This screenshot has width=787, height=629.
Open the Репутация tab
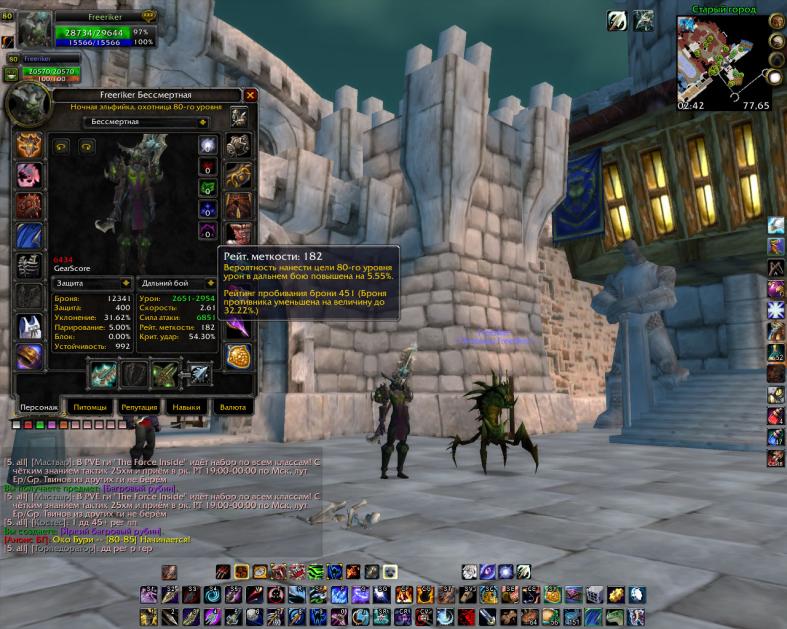click(139, 408)
